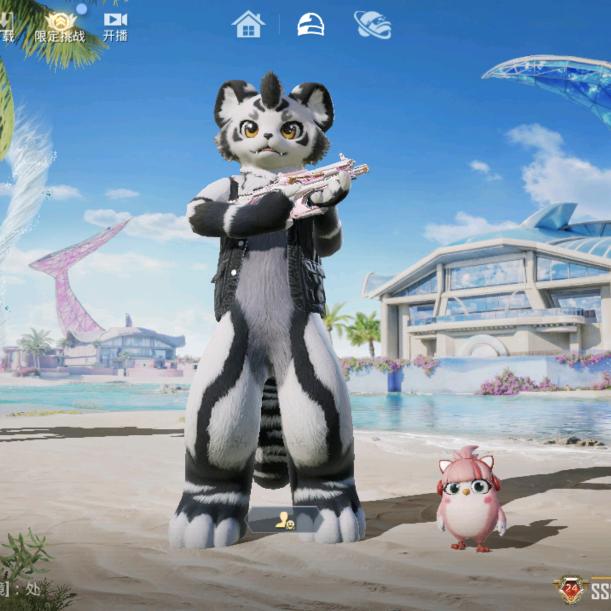Open the planet icon tab
611x611 pixels.
click(x=372, y=25)
